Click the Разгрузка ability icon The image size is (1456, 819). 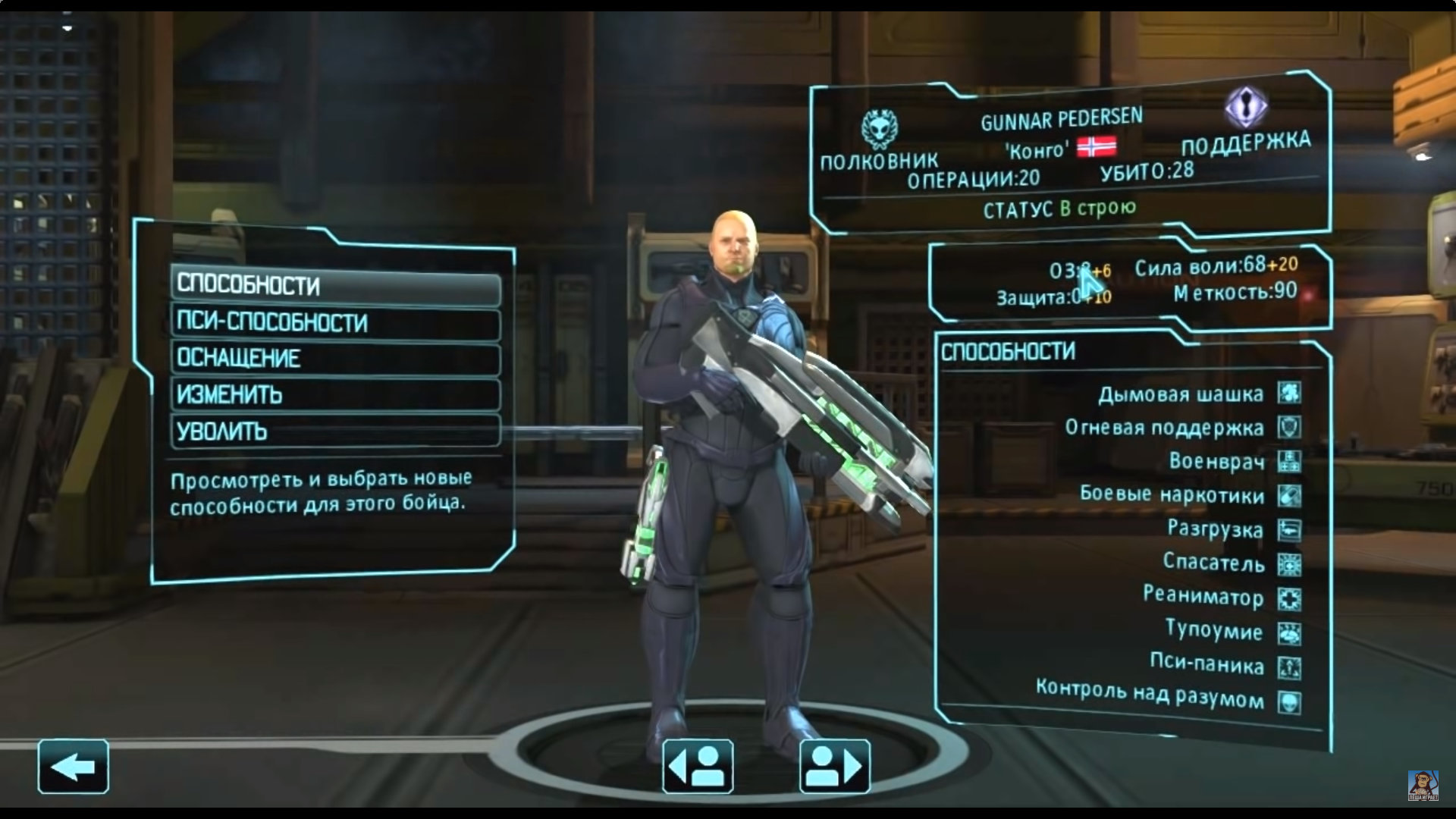(x=1289, y=530)
